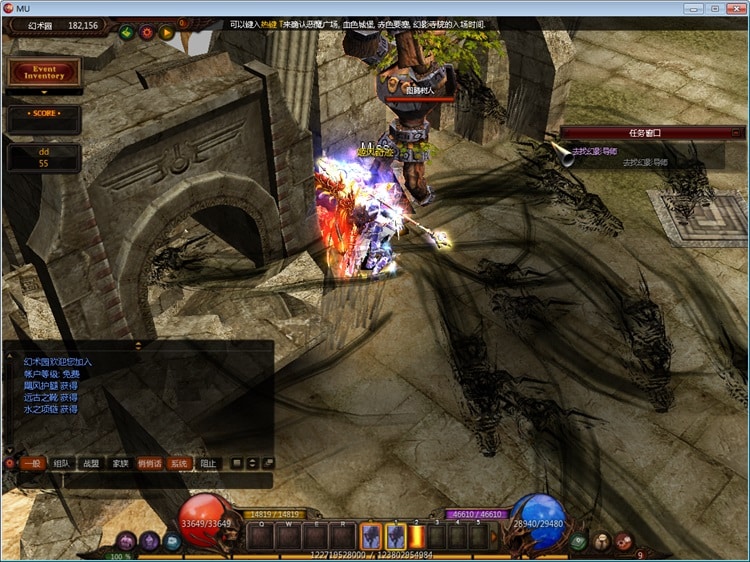Toggle the 悄悄话 whisper chat filter
Screen dimensions: 750x562
coord(149,464)
